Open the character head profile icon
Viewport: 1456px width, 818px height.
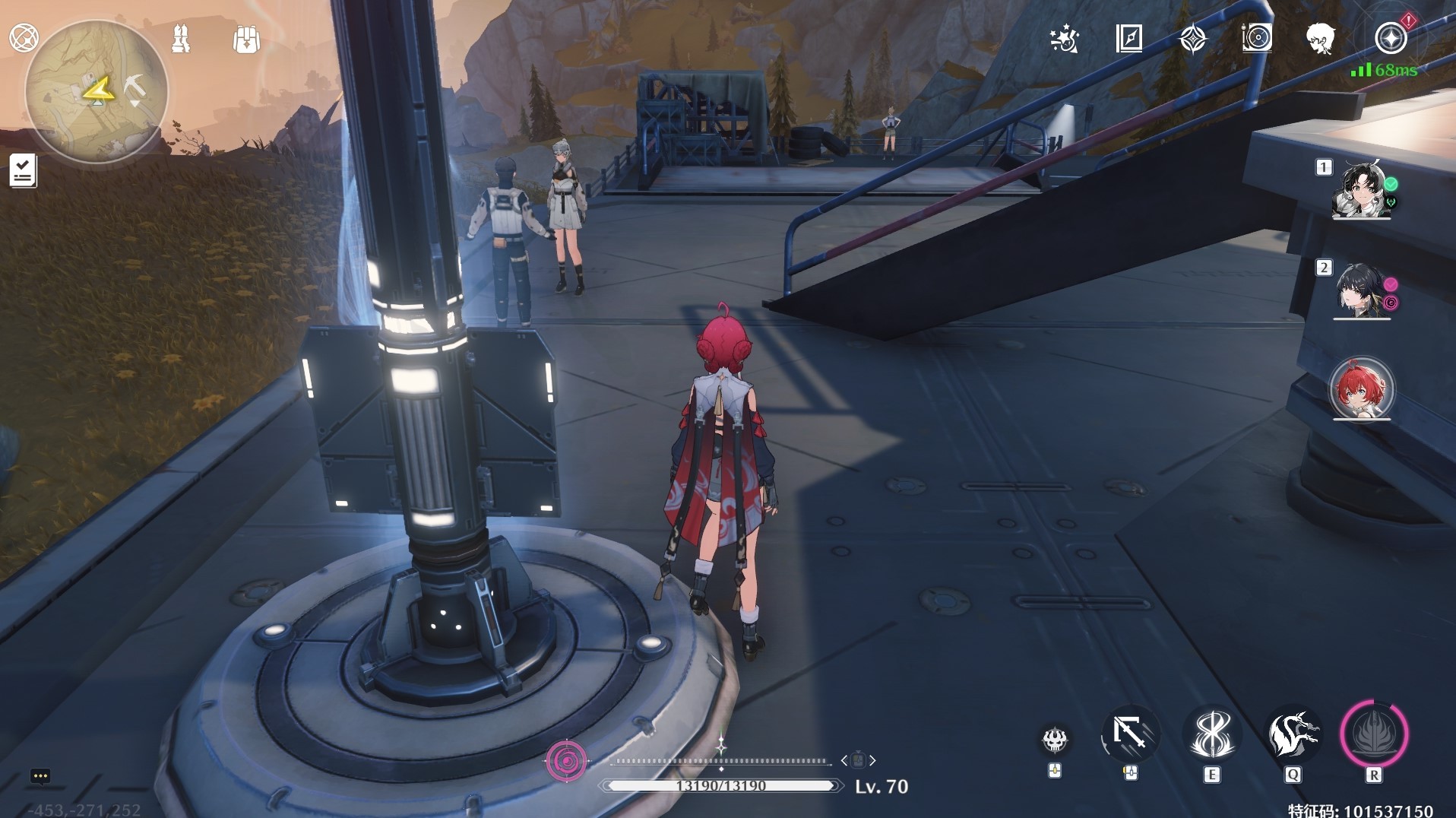coord(1321,38)
